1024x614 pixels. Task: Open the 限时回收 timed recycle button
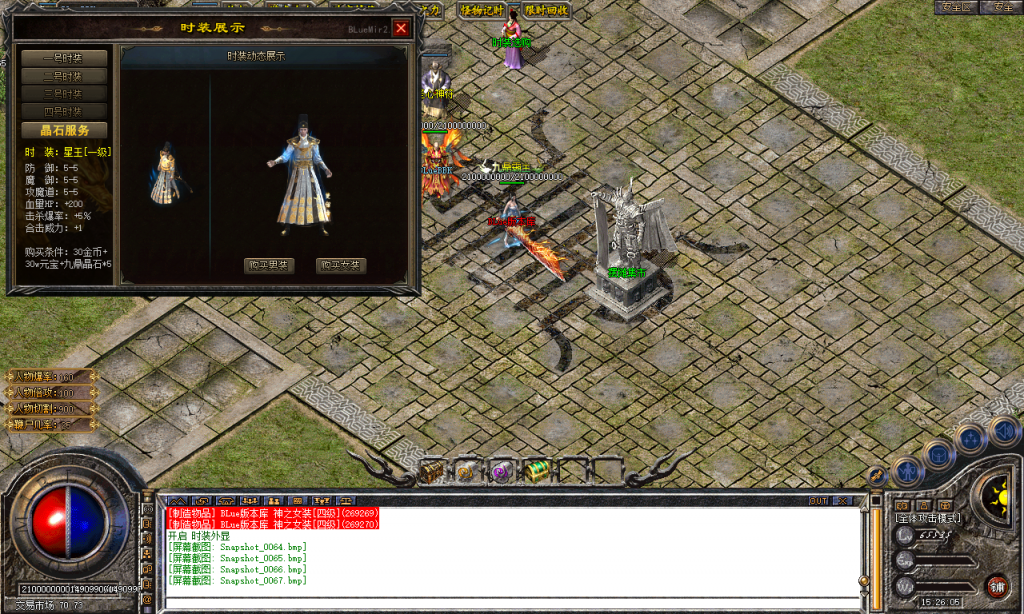[x=546, y=10]
